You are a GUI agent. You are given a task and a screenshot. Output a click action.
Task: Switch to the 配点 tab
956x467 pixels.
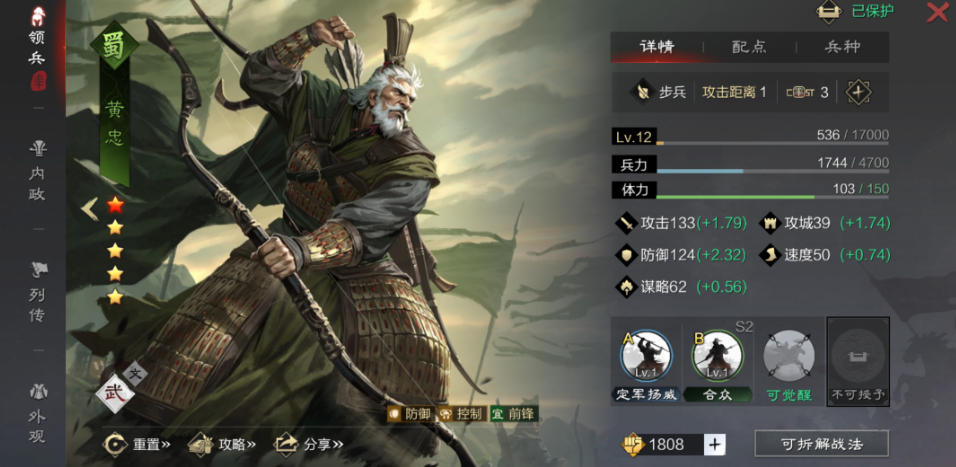[x=749, y=47]
